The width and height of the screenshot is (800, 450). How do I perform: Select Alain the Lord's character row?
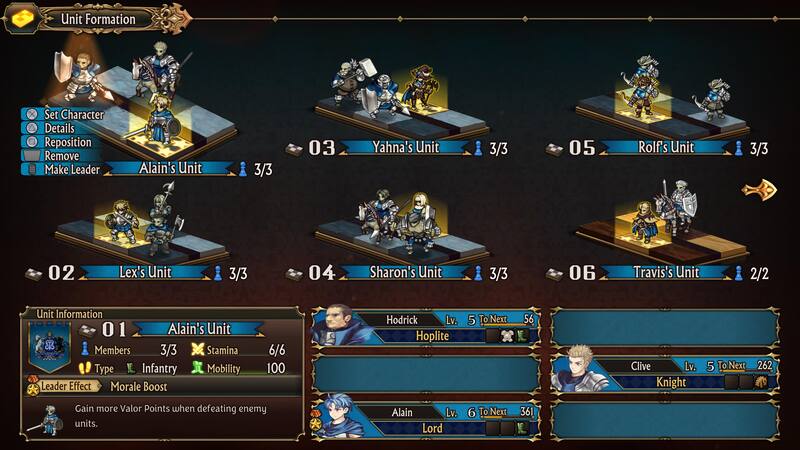[x=427, y=419]
